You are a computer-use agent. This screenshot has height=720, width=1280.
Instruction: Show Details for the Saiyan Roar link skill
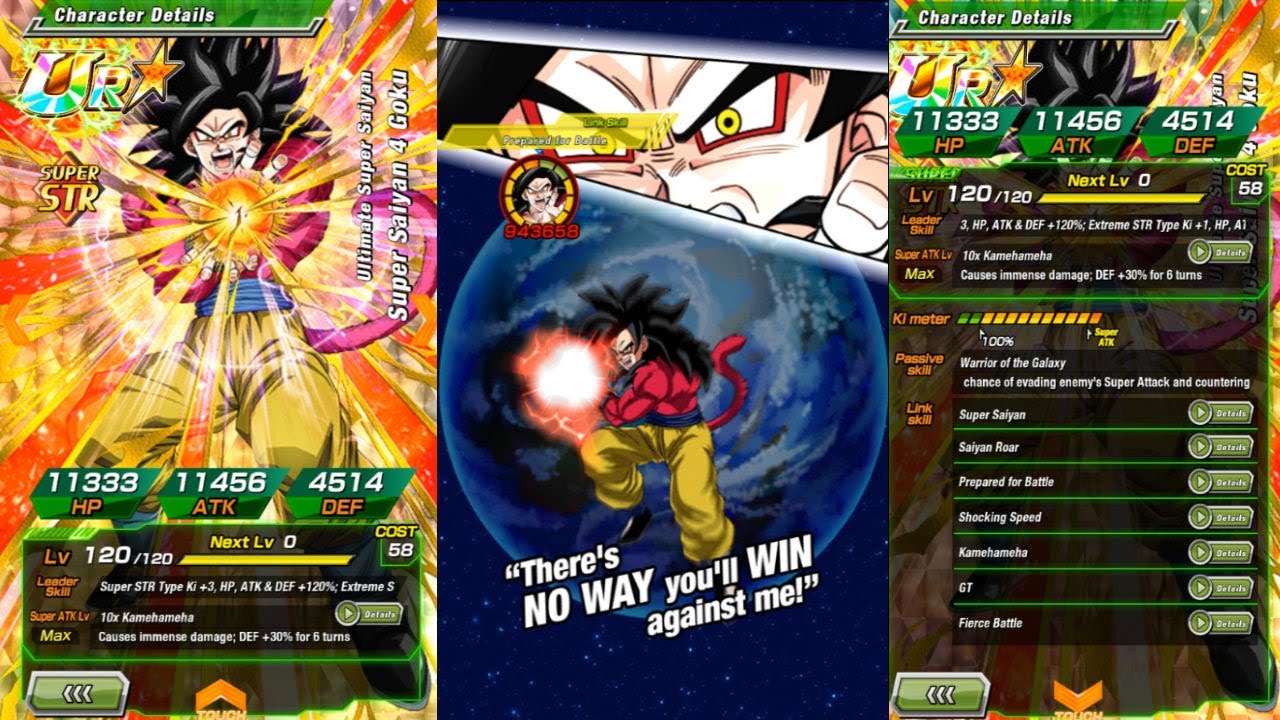coord(1221,447)
